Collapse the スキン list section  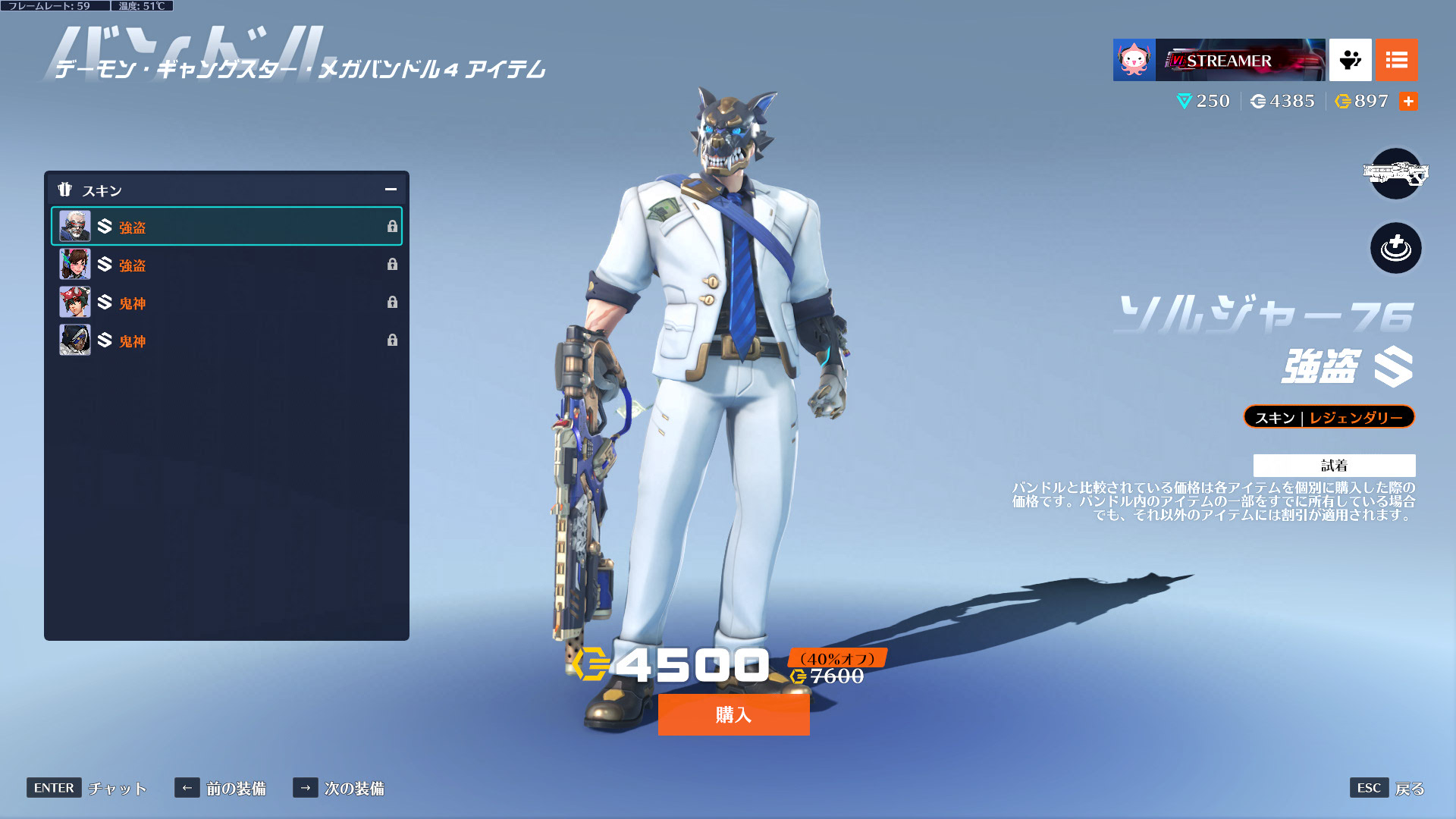pyautogui.click(x=391, y=190)
